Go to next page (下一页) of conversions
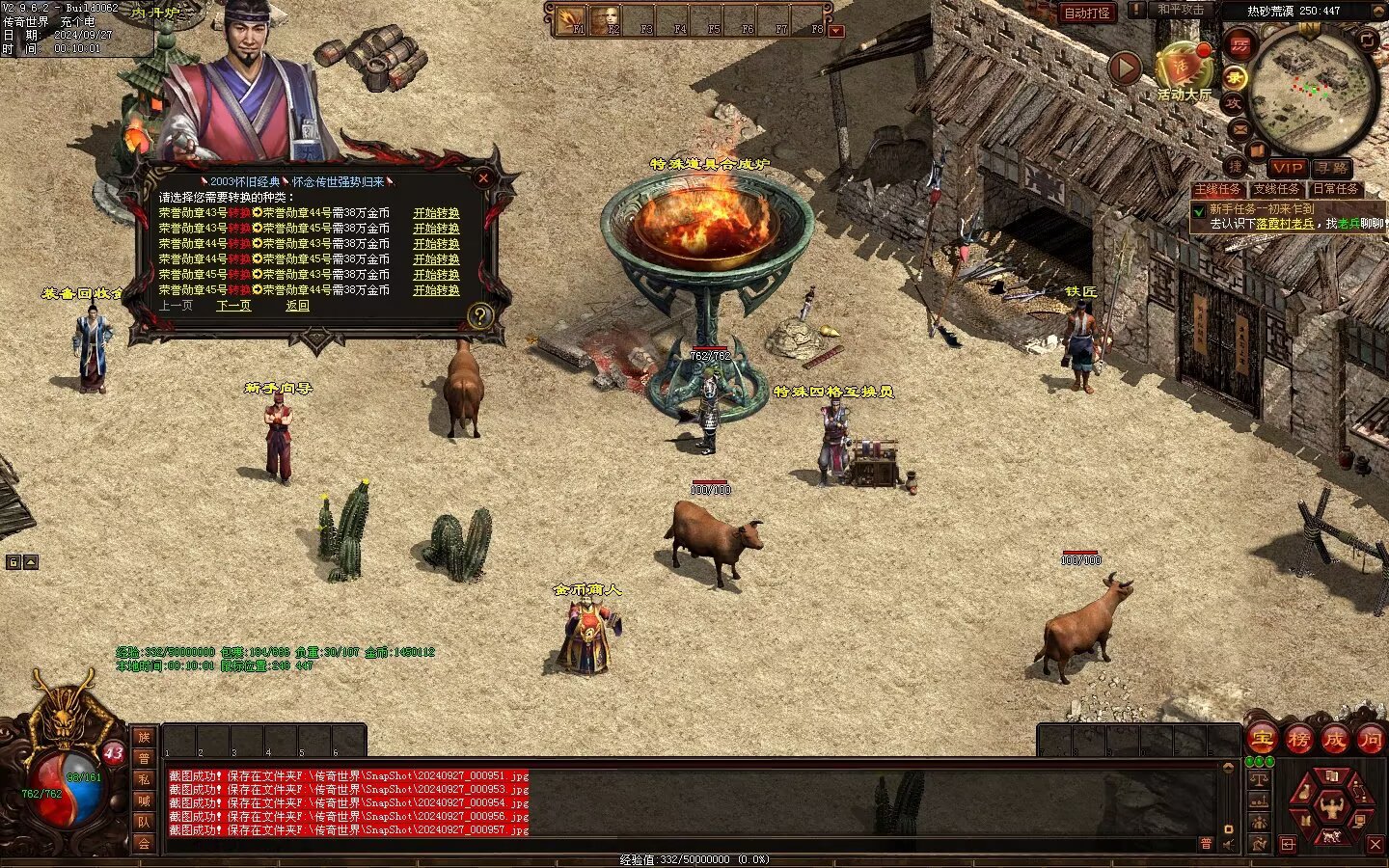This screenshot has width=1389, height=868. [233, 306]
